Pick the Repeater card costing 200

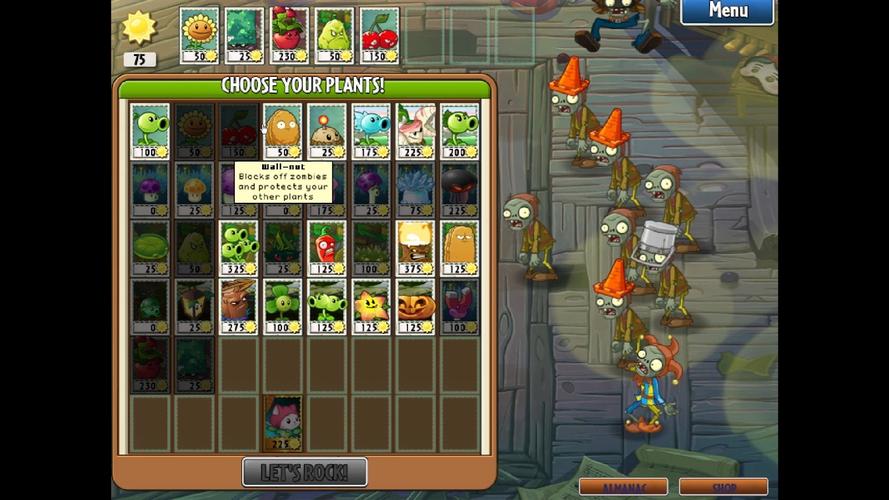pyautogui.click(x=459, y=131)
